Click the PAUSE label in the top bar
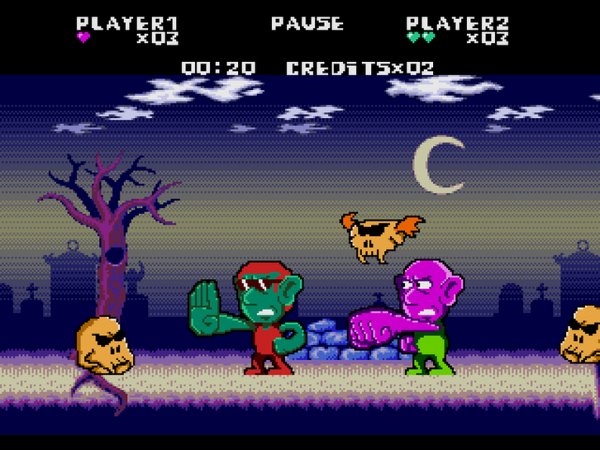Screen dimensions: 600x450 307,23
